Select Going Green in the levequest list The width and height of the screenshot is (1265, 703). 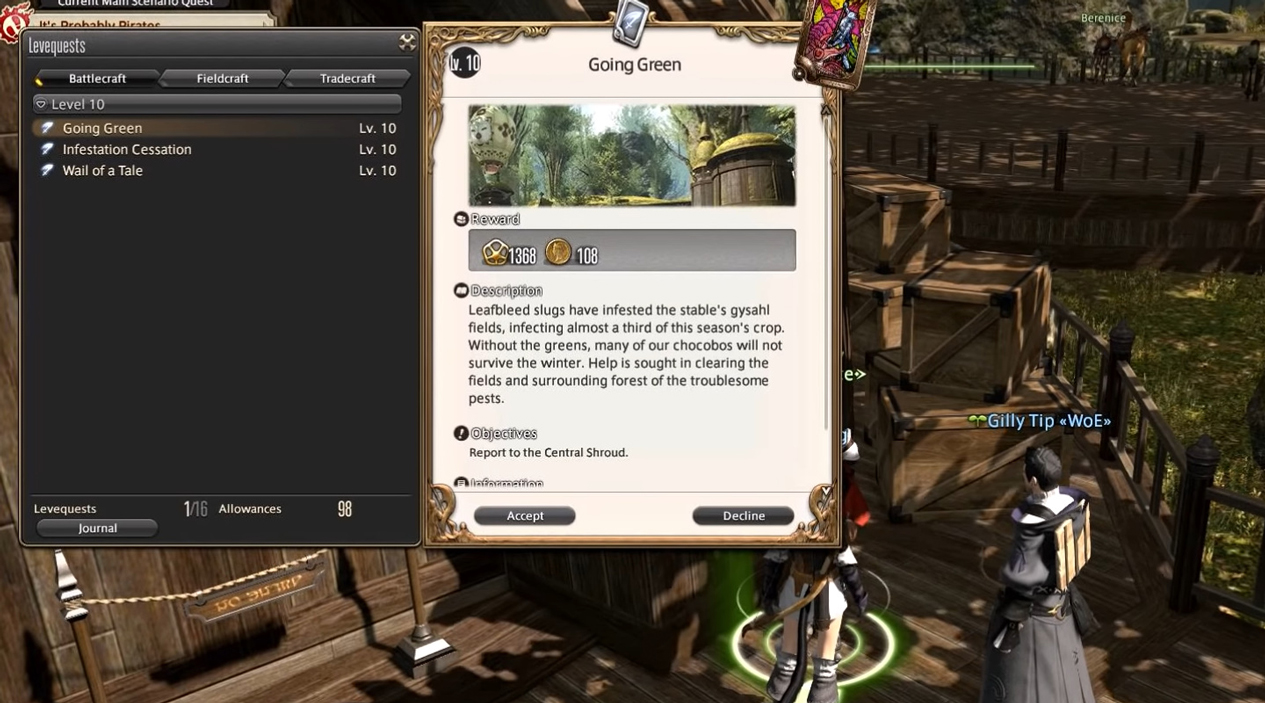click(x=102, y=128)
